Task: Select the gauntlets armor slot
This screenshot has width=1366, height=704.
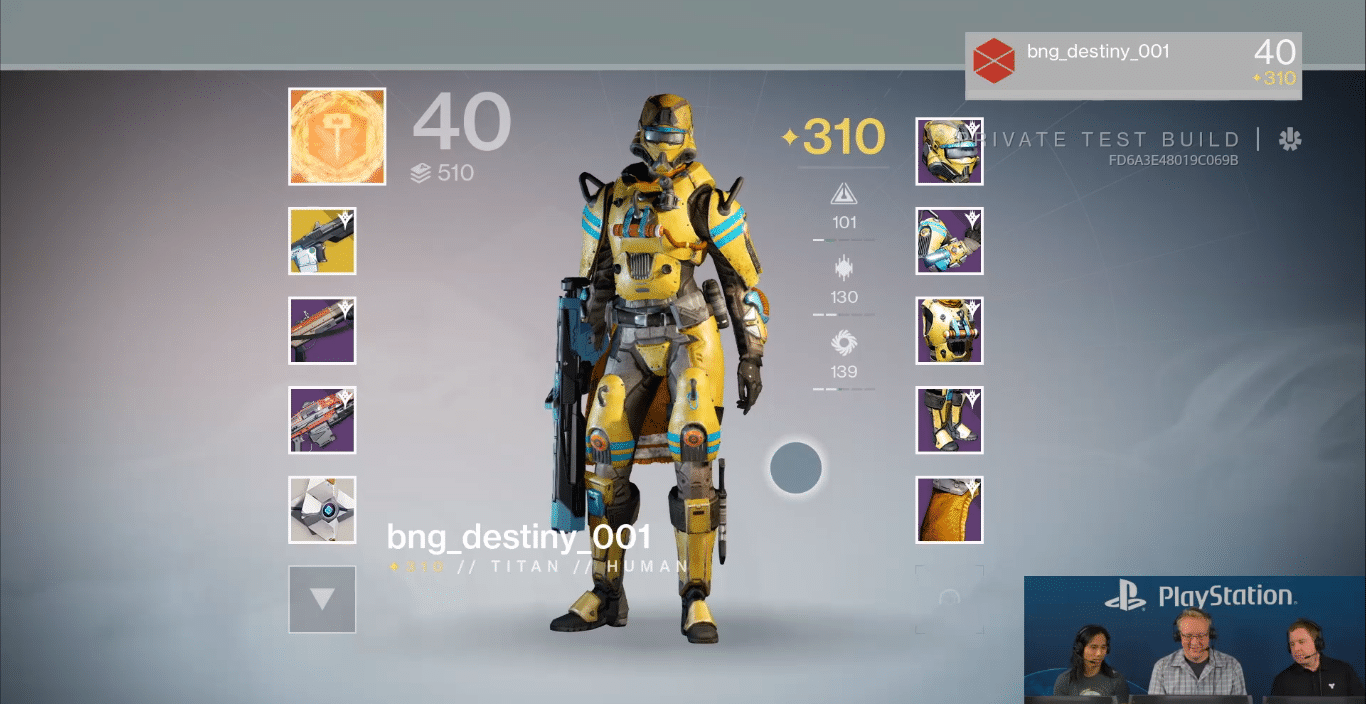Action: (949, 241)
